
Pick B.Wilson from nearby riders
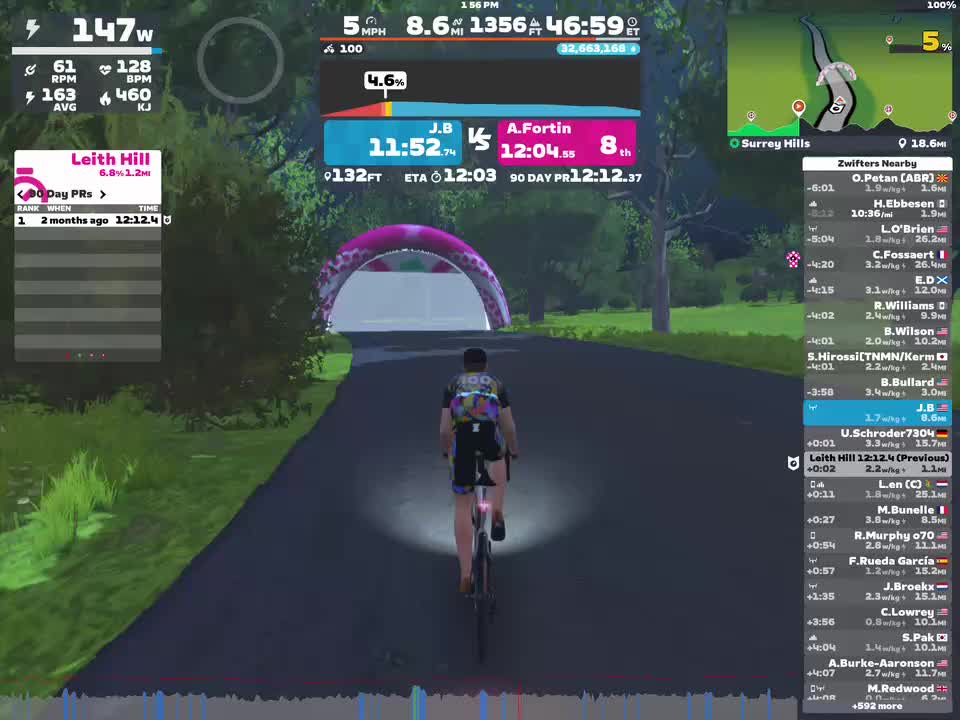click(877, 336)
